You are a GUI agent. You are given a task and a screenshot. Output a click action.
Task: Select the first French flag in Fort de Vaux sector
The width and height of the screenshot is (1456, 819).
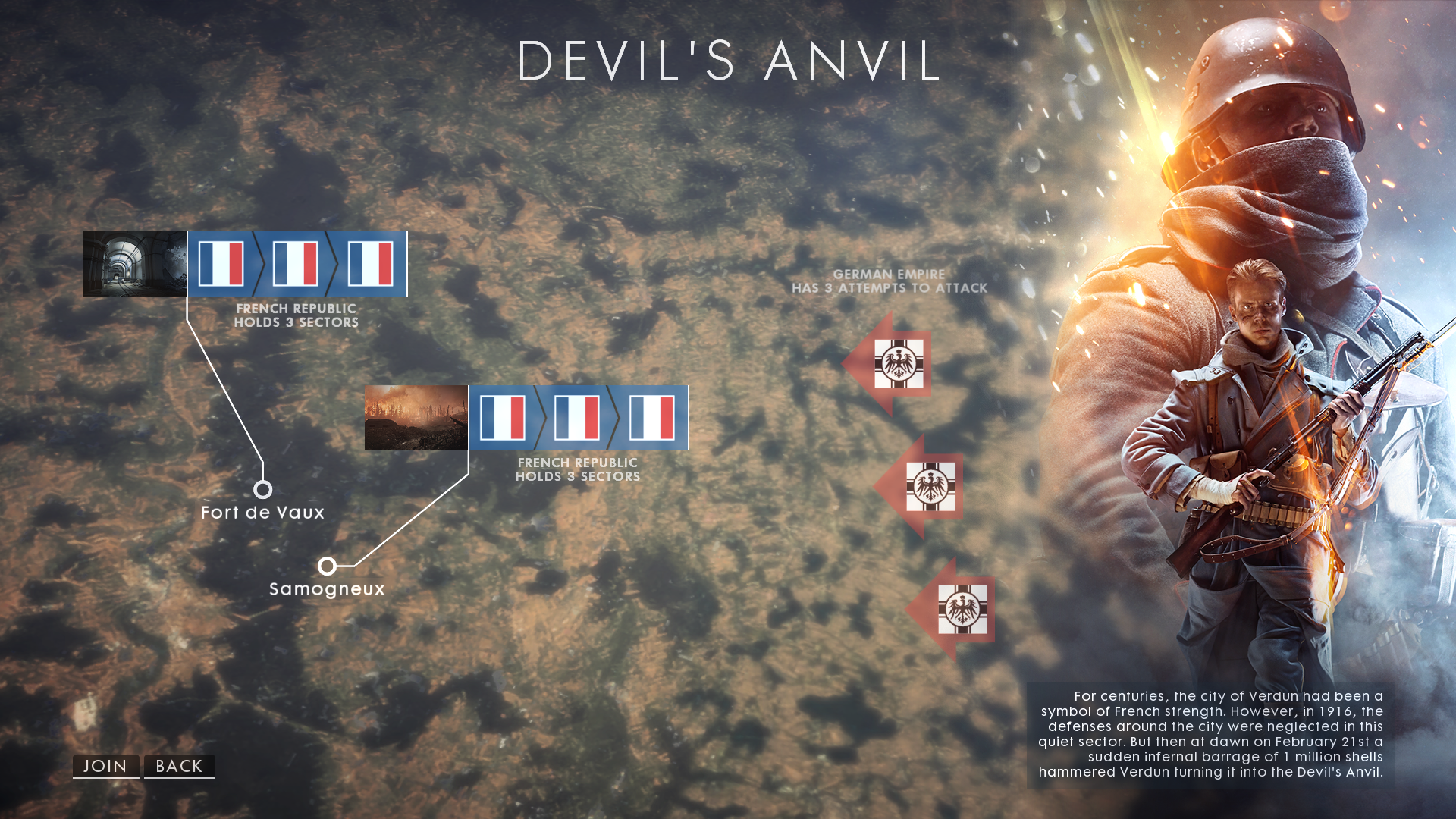pyautogui.click(x=221, y=265)
